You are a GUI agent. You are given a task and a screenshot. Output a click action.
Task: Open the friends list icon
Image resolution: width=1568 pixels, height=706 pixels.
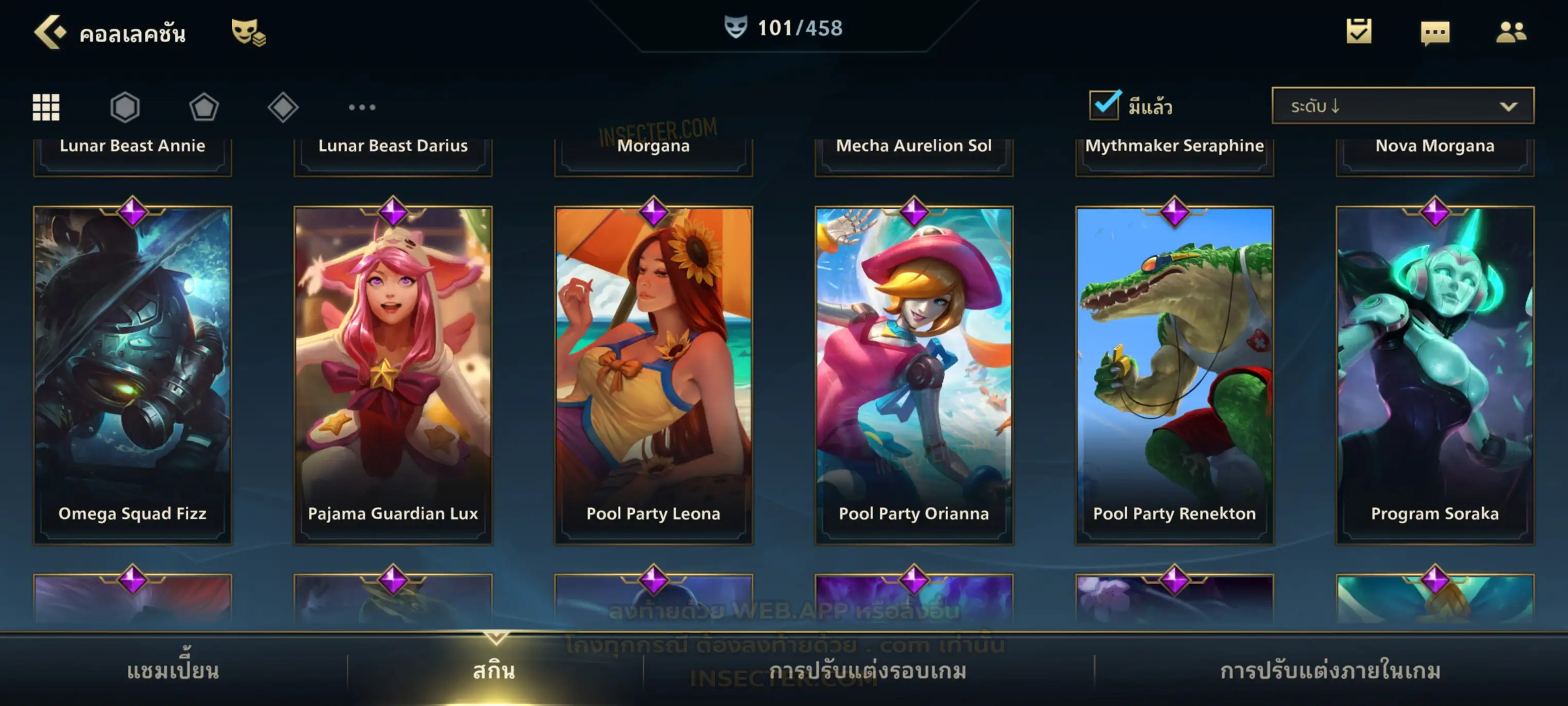[1511, 32]
